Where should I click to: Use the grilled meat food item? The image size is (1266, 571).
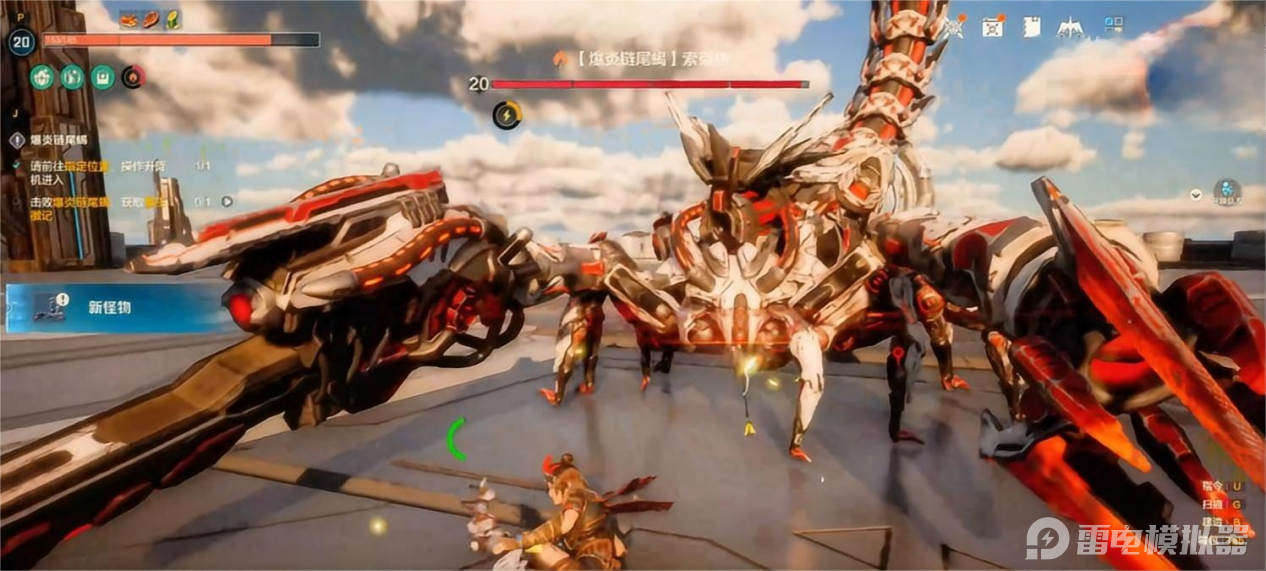pyautogui.click(x=152, y=19)
